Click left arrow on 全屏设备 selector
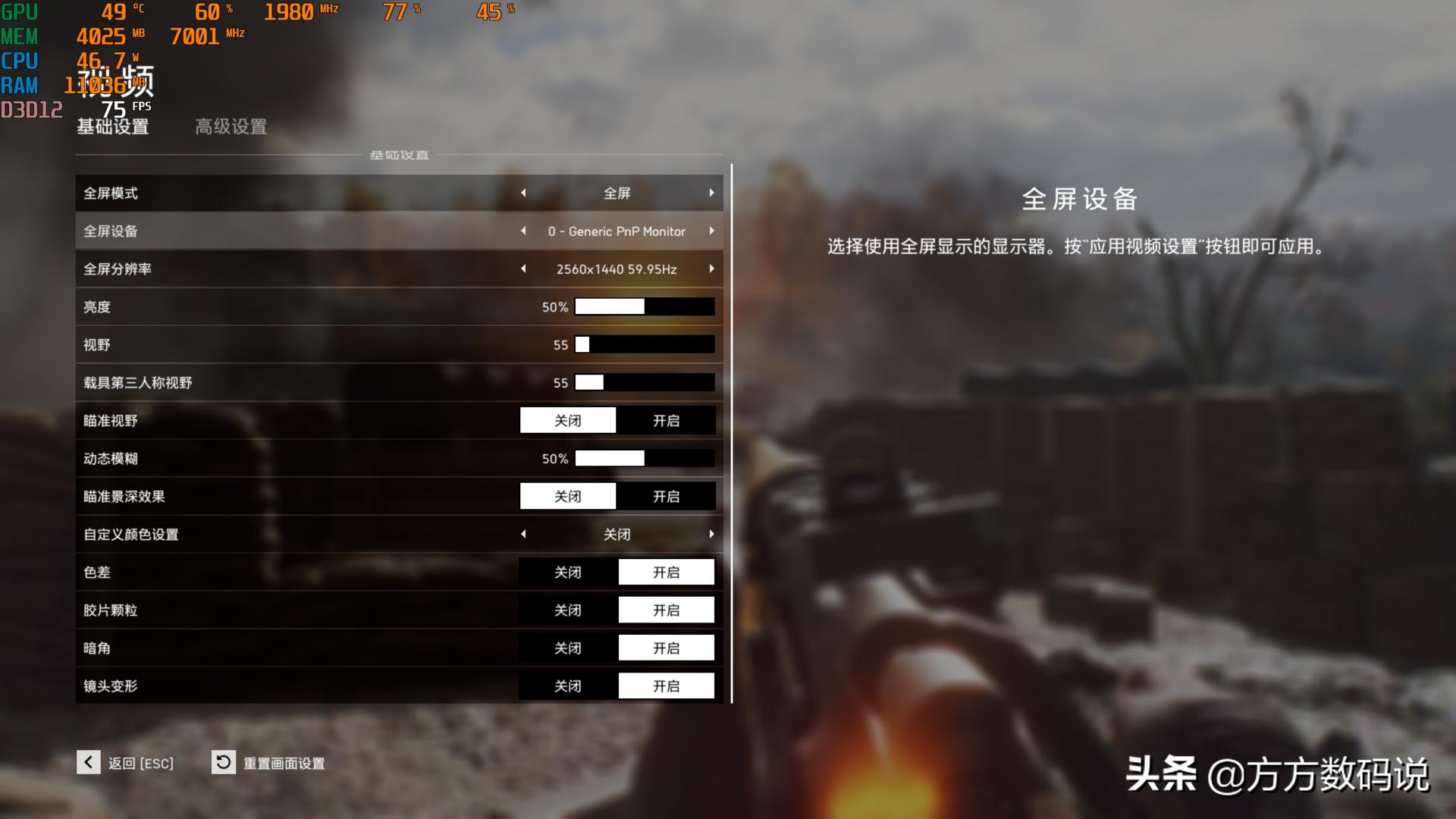Screen dimensions: 1456x819 tap(523, 231)
